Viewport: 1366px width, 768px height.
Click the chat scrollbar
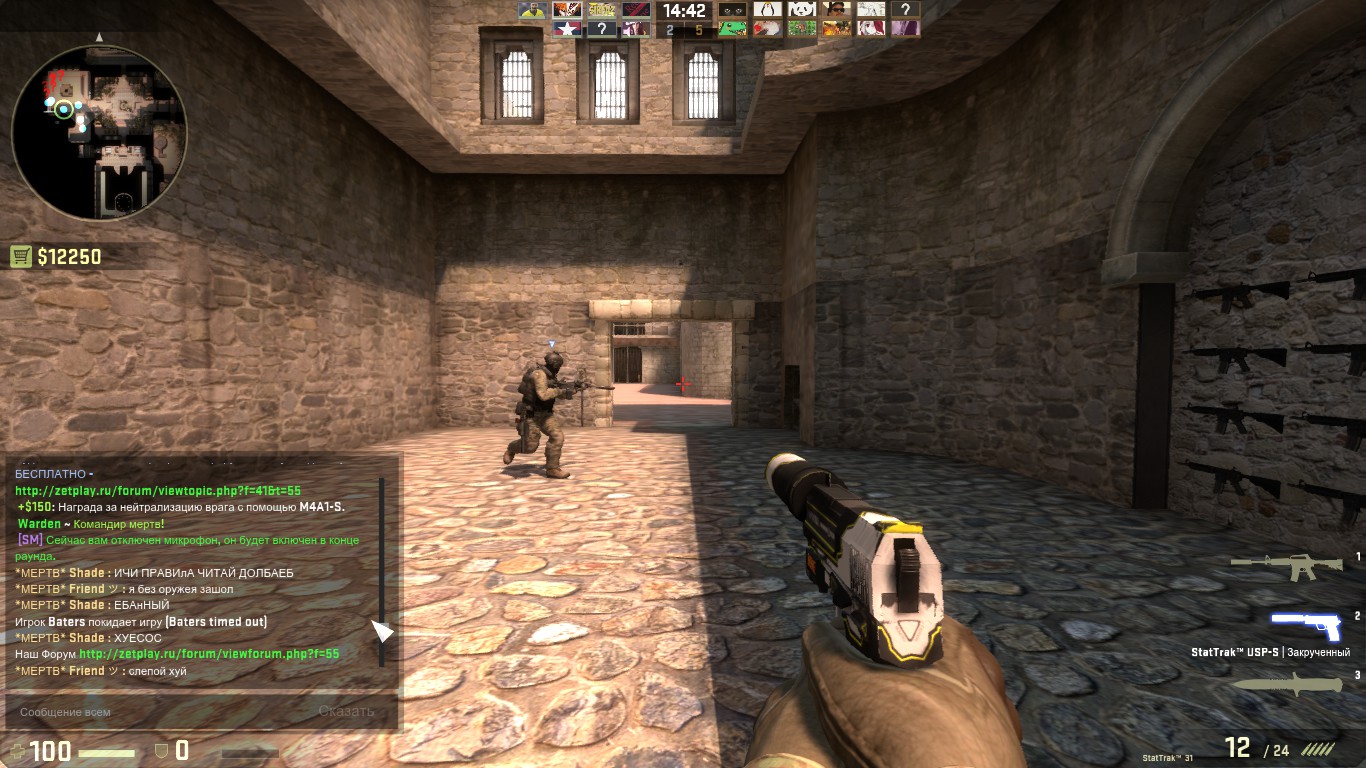[x=381, y=570]
